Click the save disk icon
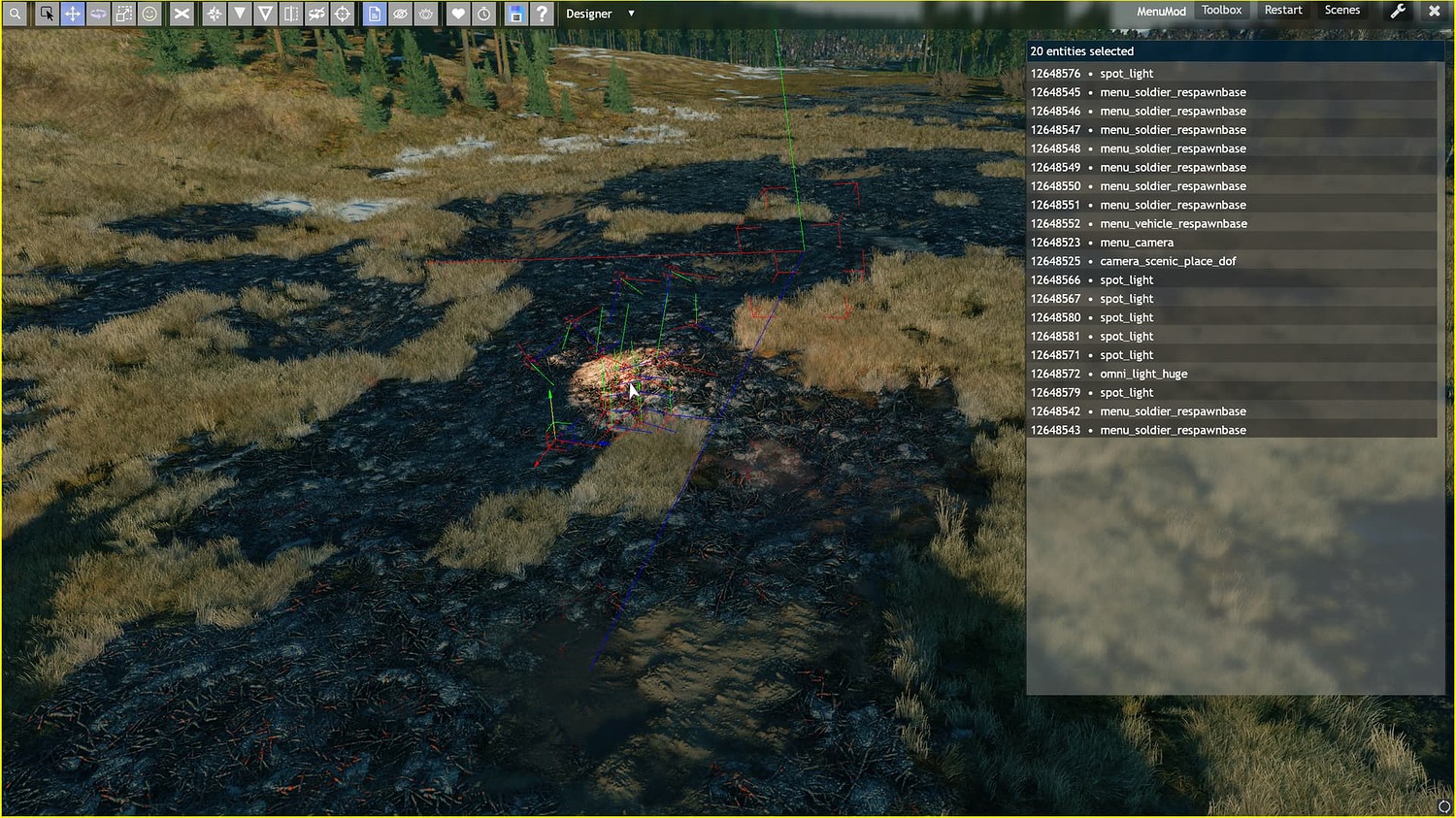1456x818 pixels. (516, 14)
